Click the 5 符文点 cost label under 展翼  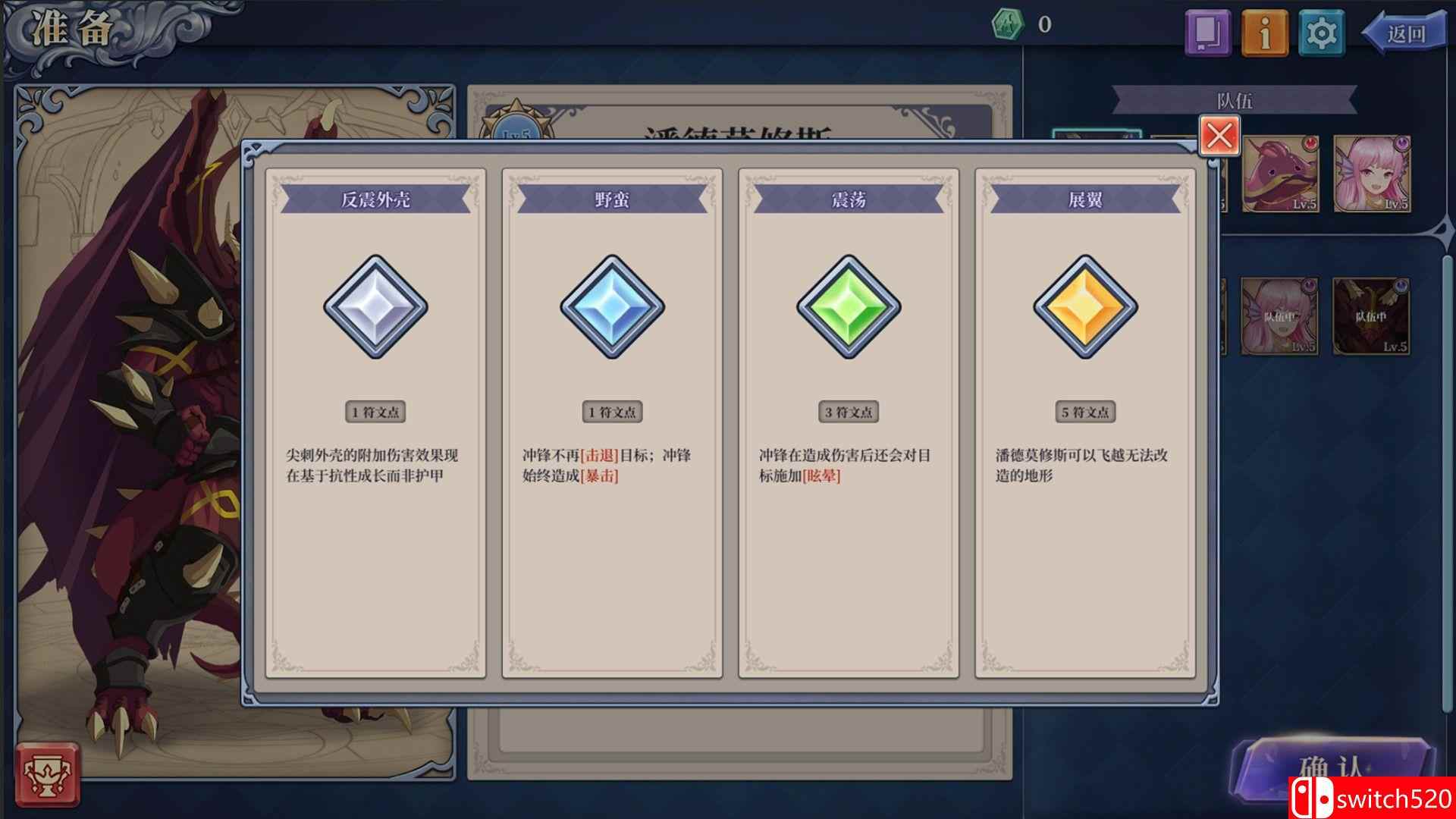1084,413
